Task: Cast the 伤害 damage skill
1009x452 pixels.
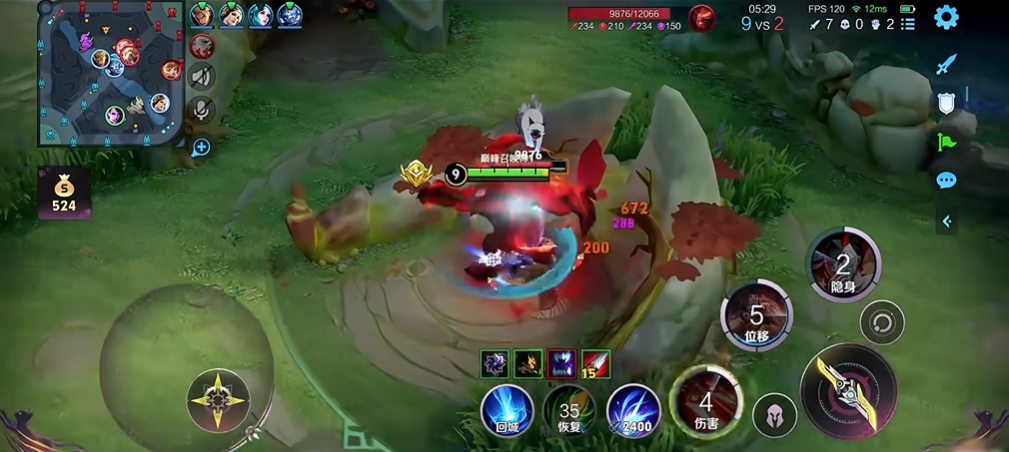Action: pyautogui.click(x=706, y=403)
